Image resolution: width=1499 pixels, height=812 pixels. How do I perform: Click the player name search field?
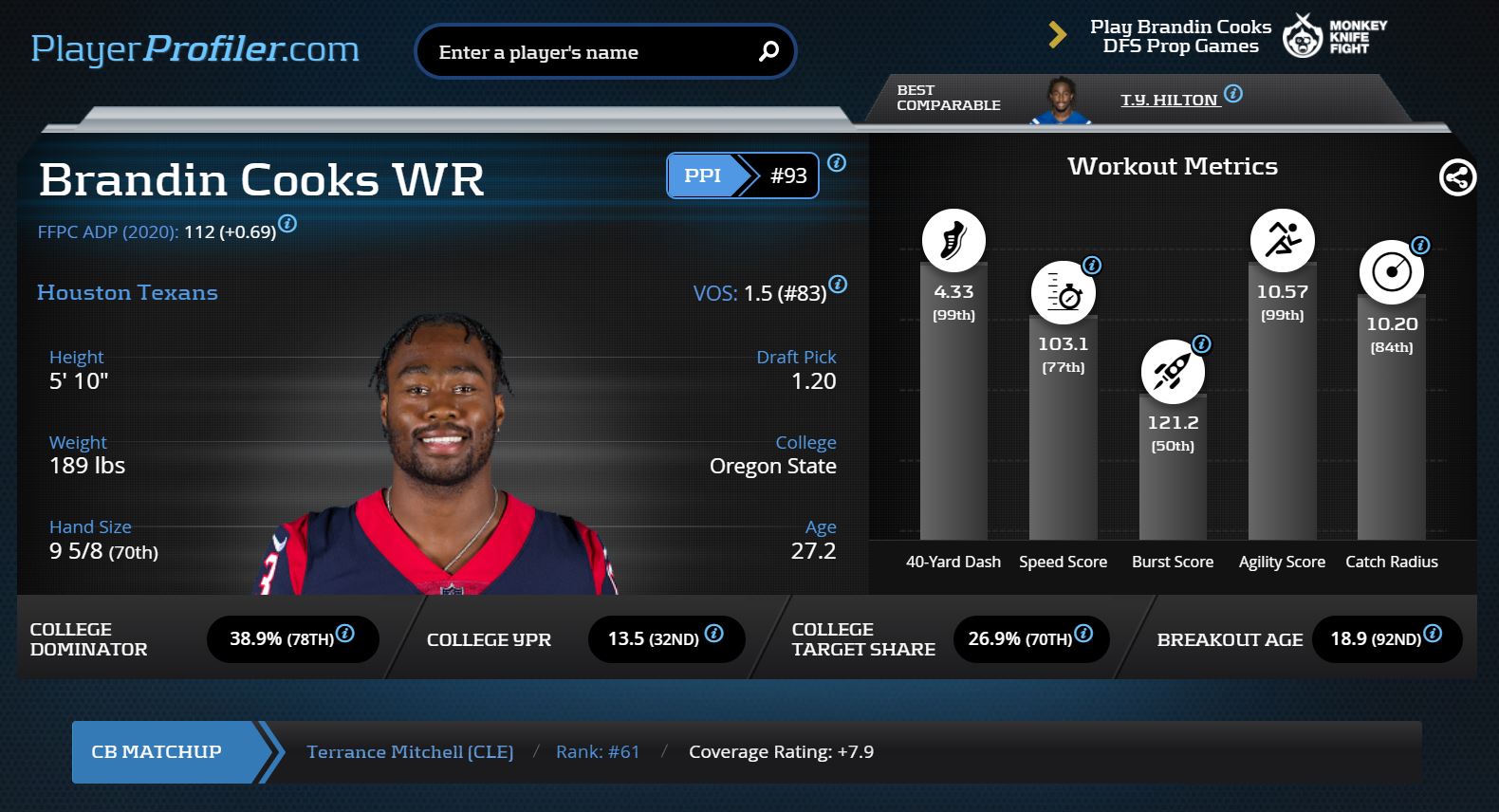(588, 52)
